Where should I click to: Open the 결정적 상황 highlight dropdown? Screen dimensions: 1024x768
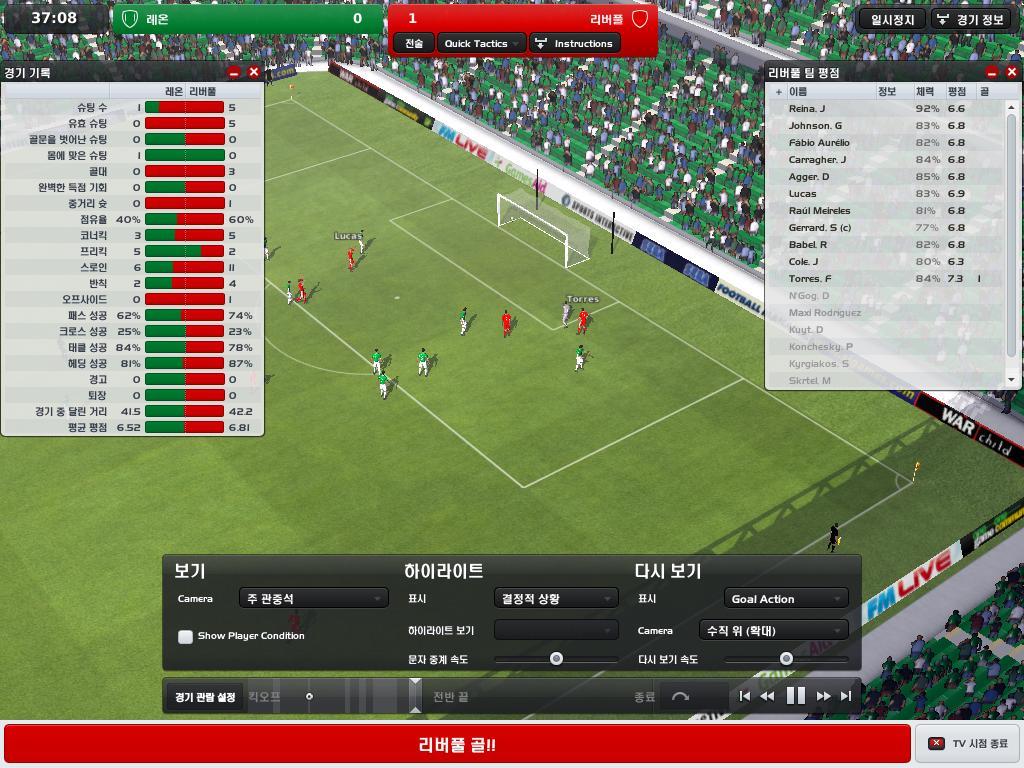[555, 598]
